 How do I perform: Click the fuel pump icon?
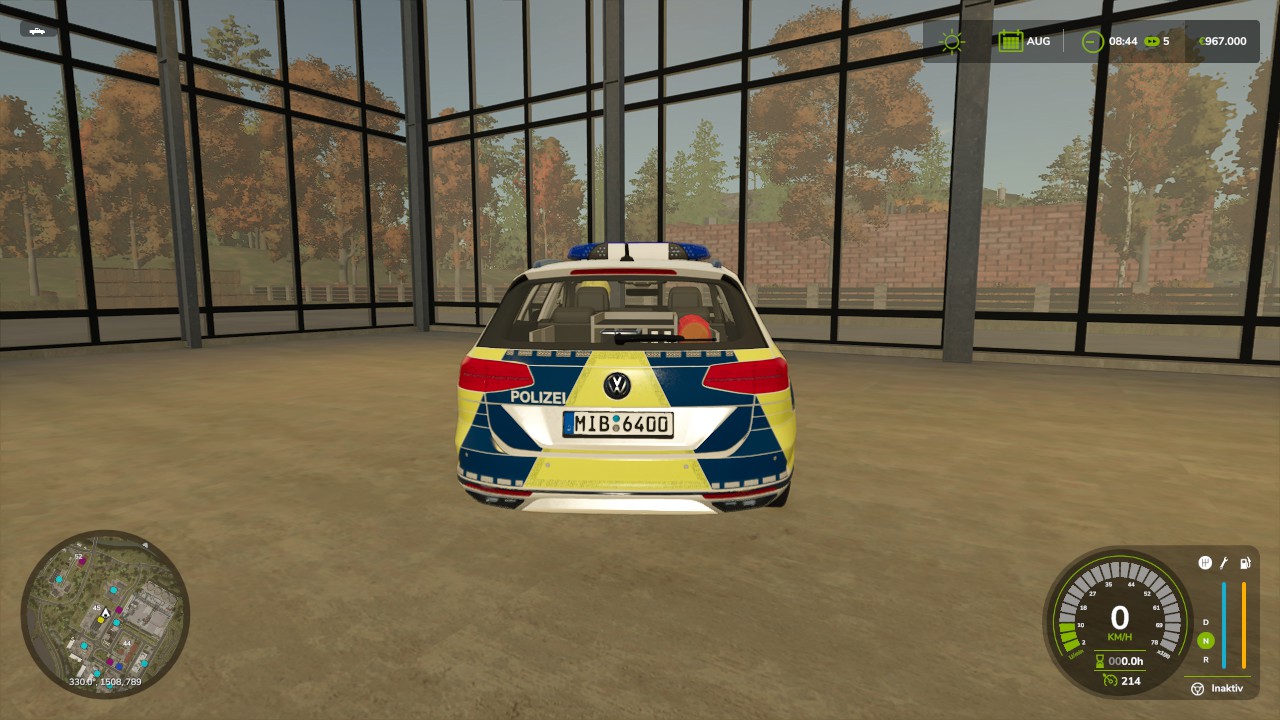tap(1245, 563)
